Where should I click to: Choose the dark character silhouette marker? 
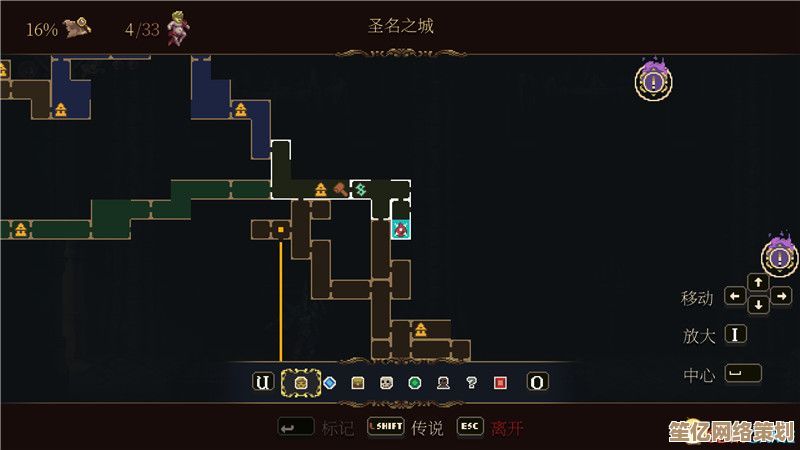(x=443, y=382)
